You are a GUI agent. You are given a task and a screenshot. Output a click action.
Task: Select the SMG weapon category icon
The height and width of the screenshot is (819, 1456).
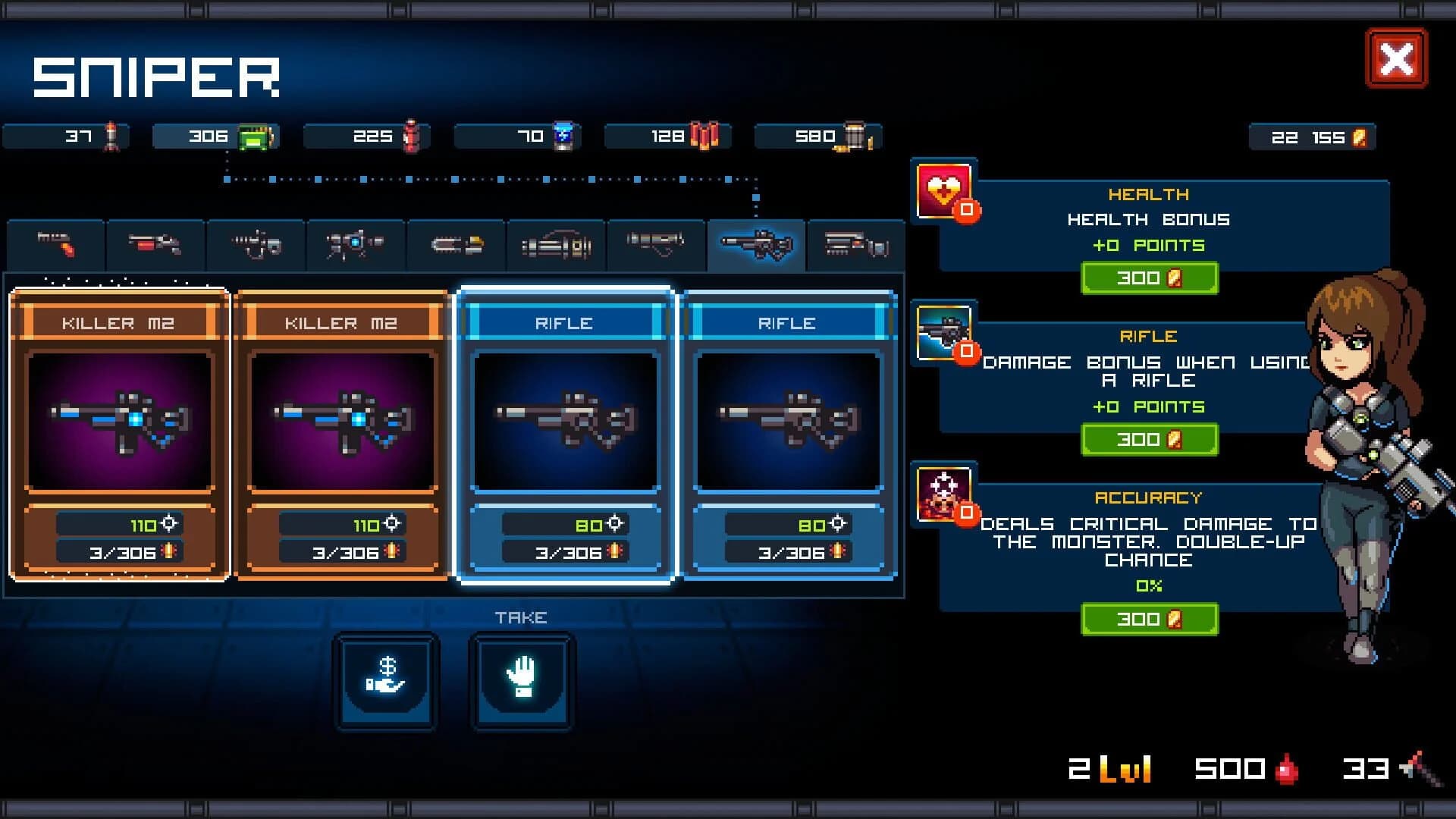[256, 244]
